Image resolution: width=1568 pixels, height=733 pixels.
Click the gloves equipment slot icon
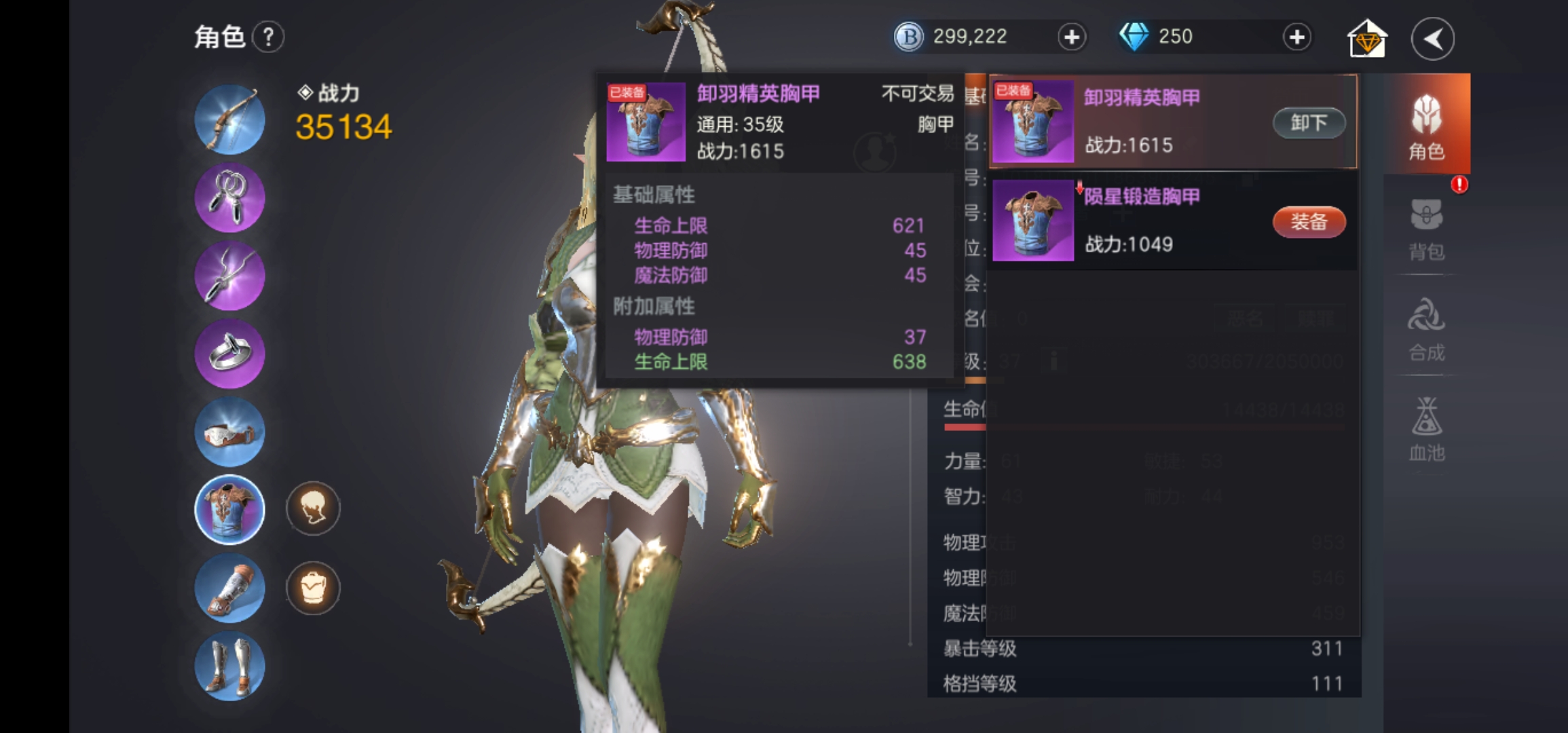(229, 588)
